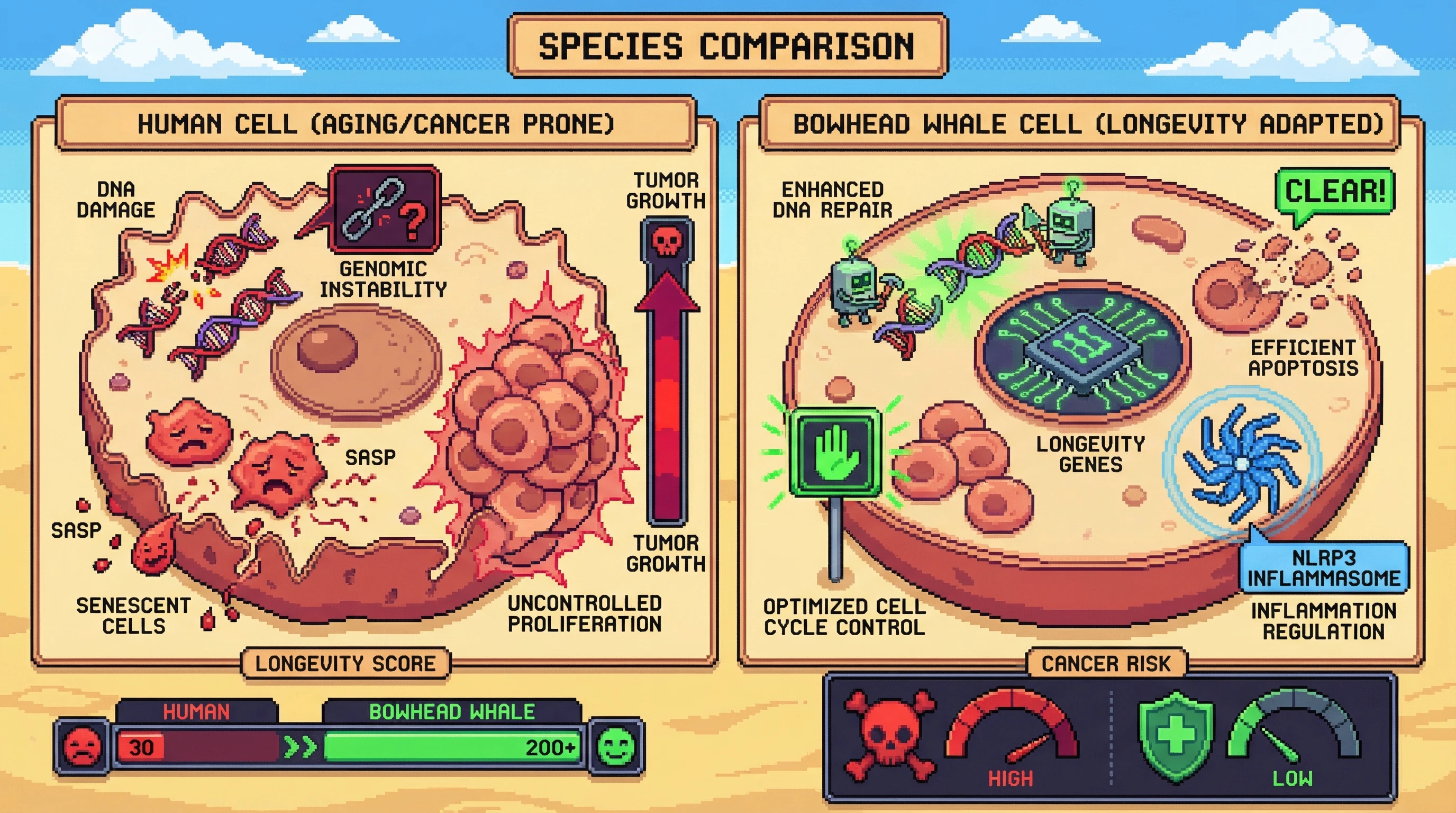This screenshot has width=1456, height=813.
Task: Click the red skull and crossbones icon
Action: pos(889,735)
